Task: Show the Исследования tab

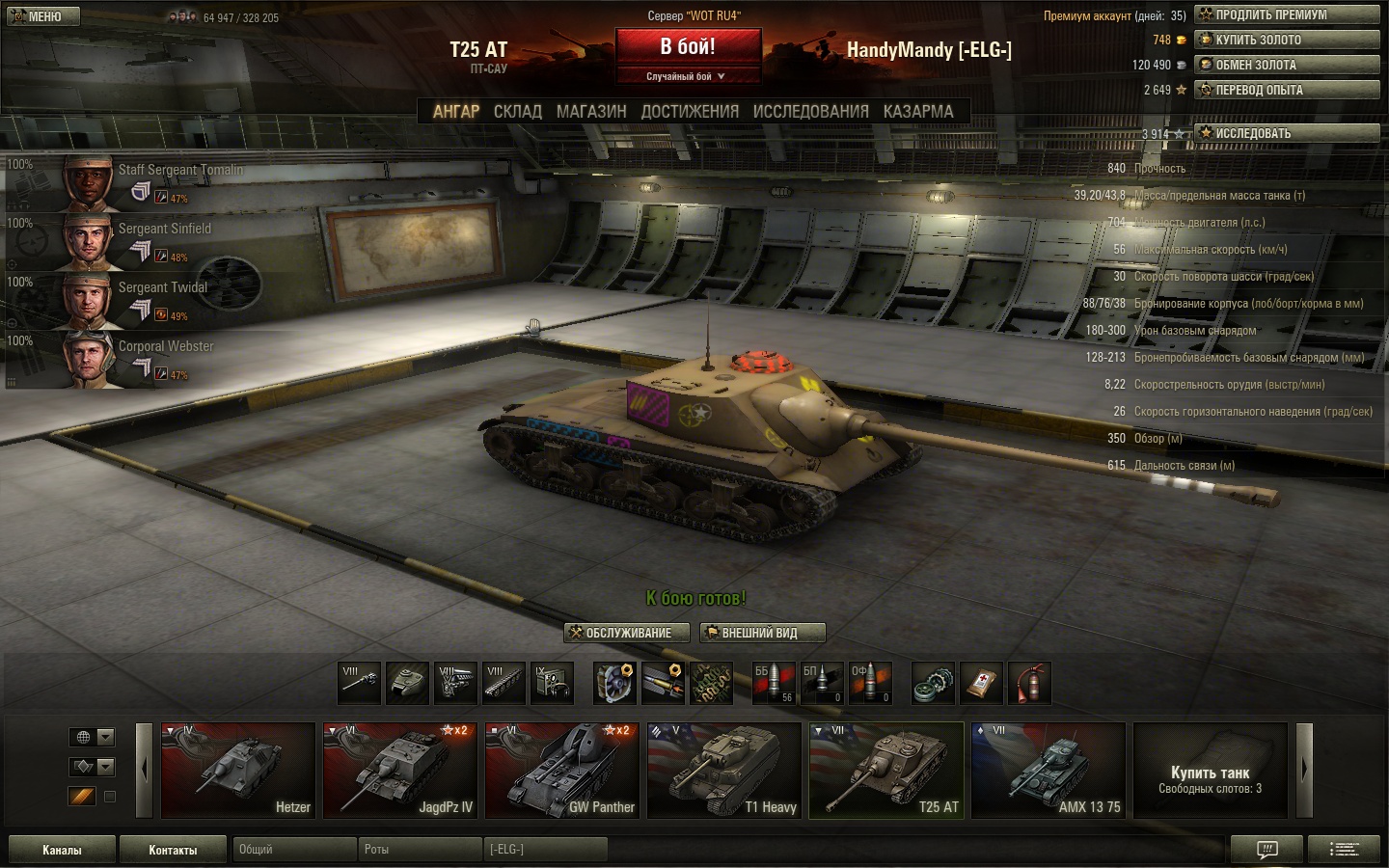Action: [810, 112]
